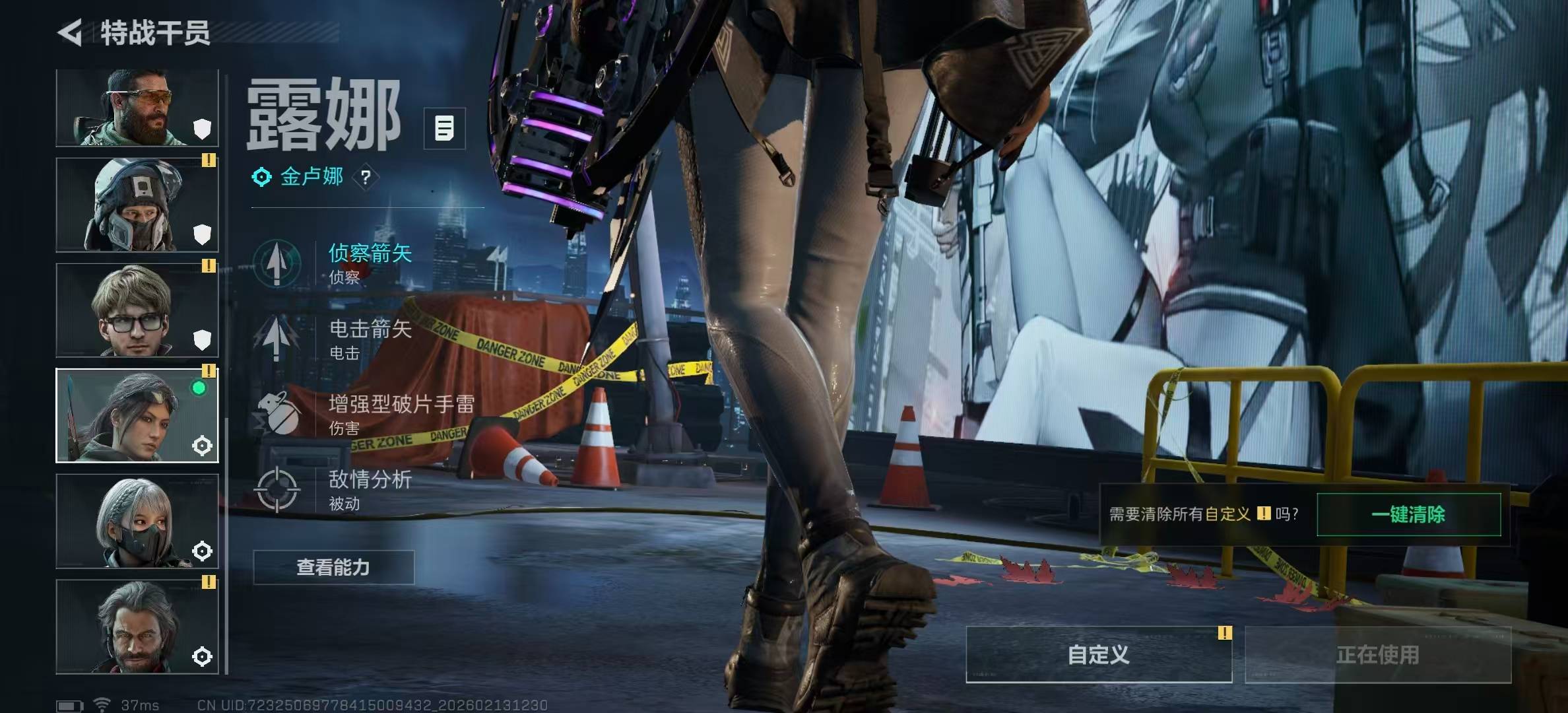
Task: Inspect the 敌情分析 passive ability
Action: pos(370,489)
